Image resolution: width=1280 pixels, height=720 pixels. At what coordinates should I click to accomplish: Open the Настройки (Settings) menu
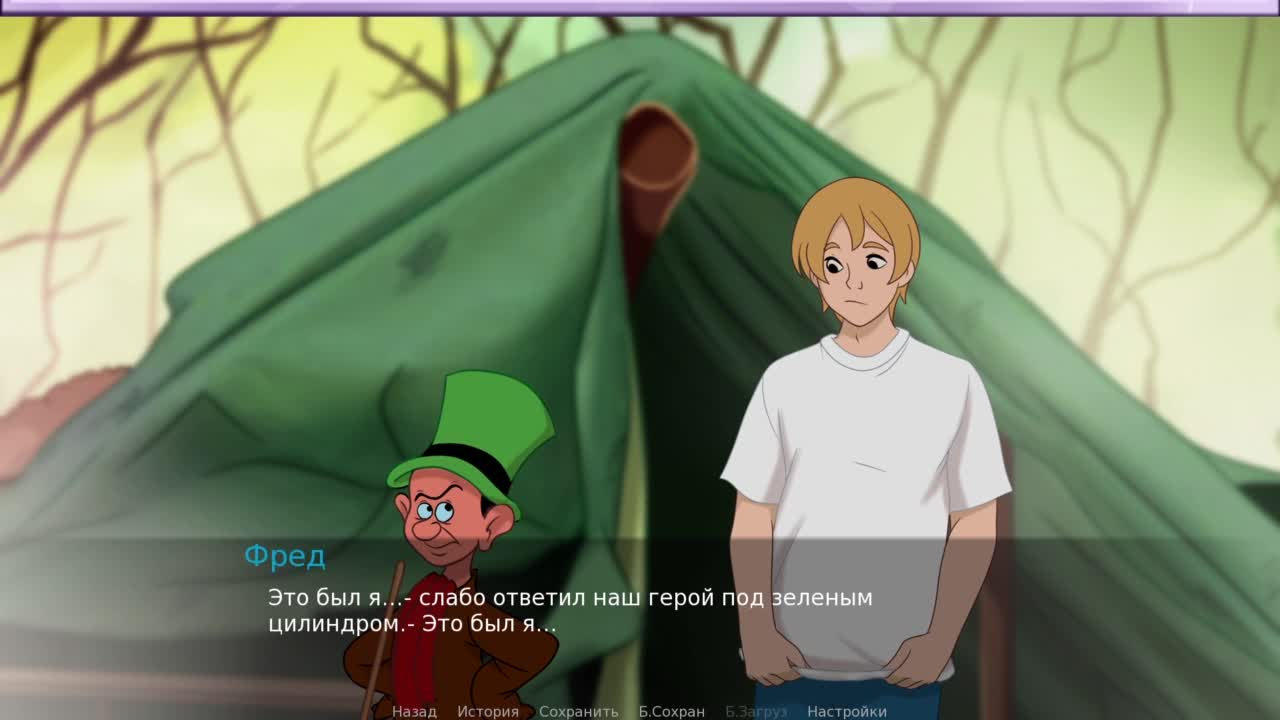pos(846,712)
